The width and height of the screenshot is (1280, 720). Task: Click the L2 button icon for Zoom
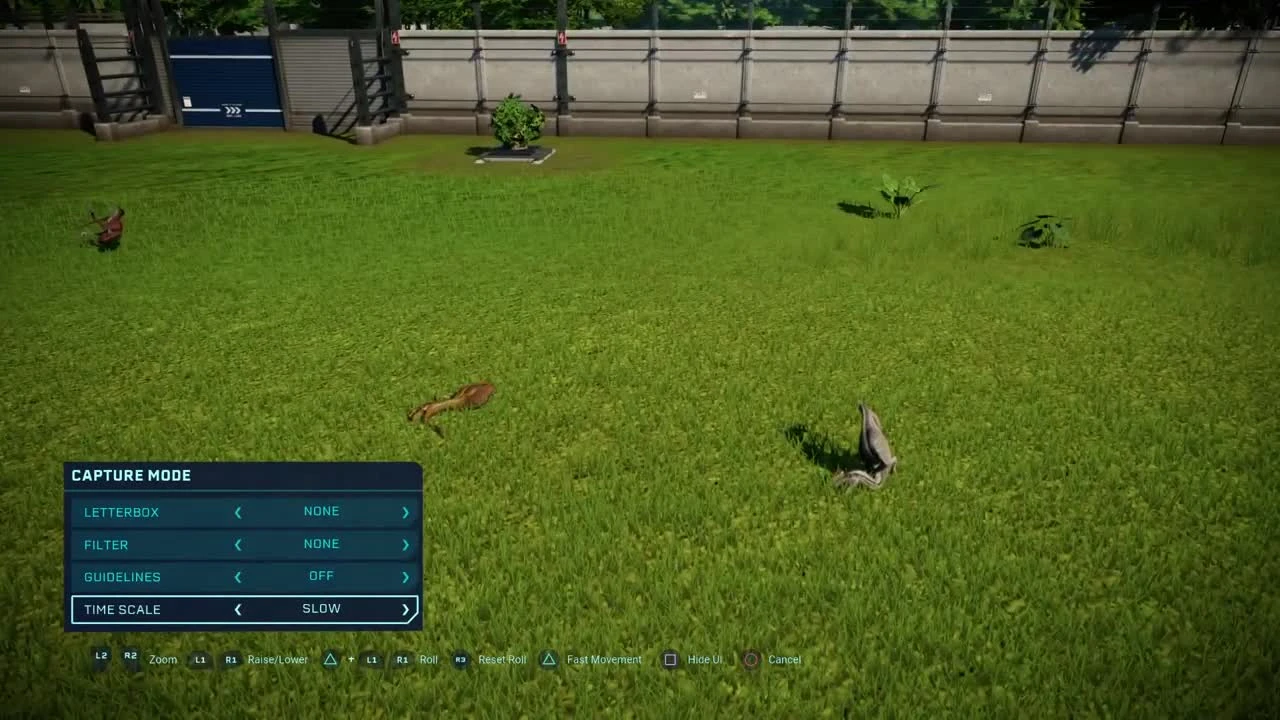click(x=100, y=657)
